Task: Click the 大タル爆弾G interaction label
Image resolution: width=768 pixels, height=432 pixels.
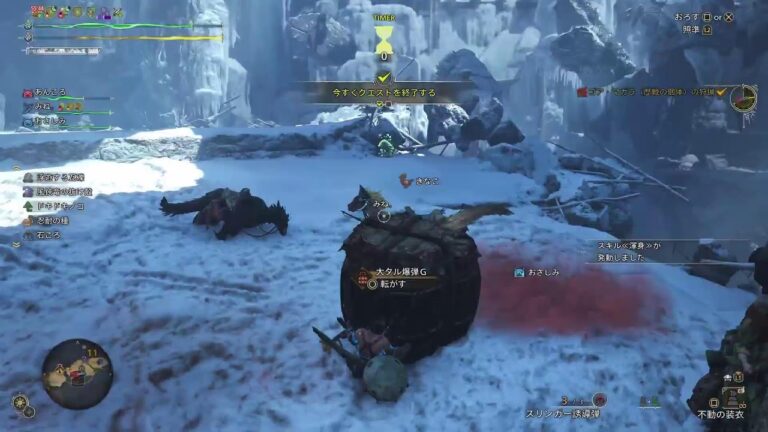Action: click(x=400, y=272)
